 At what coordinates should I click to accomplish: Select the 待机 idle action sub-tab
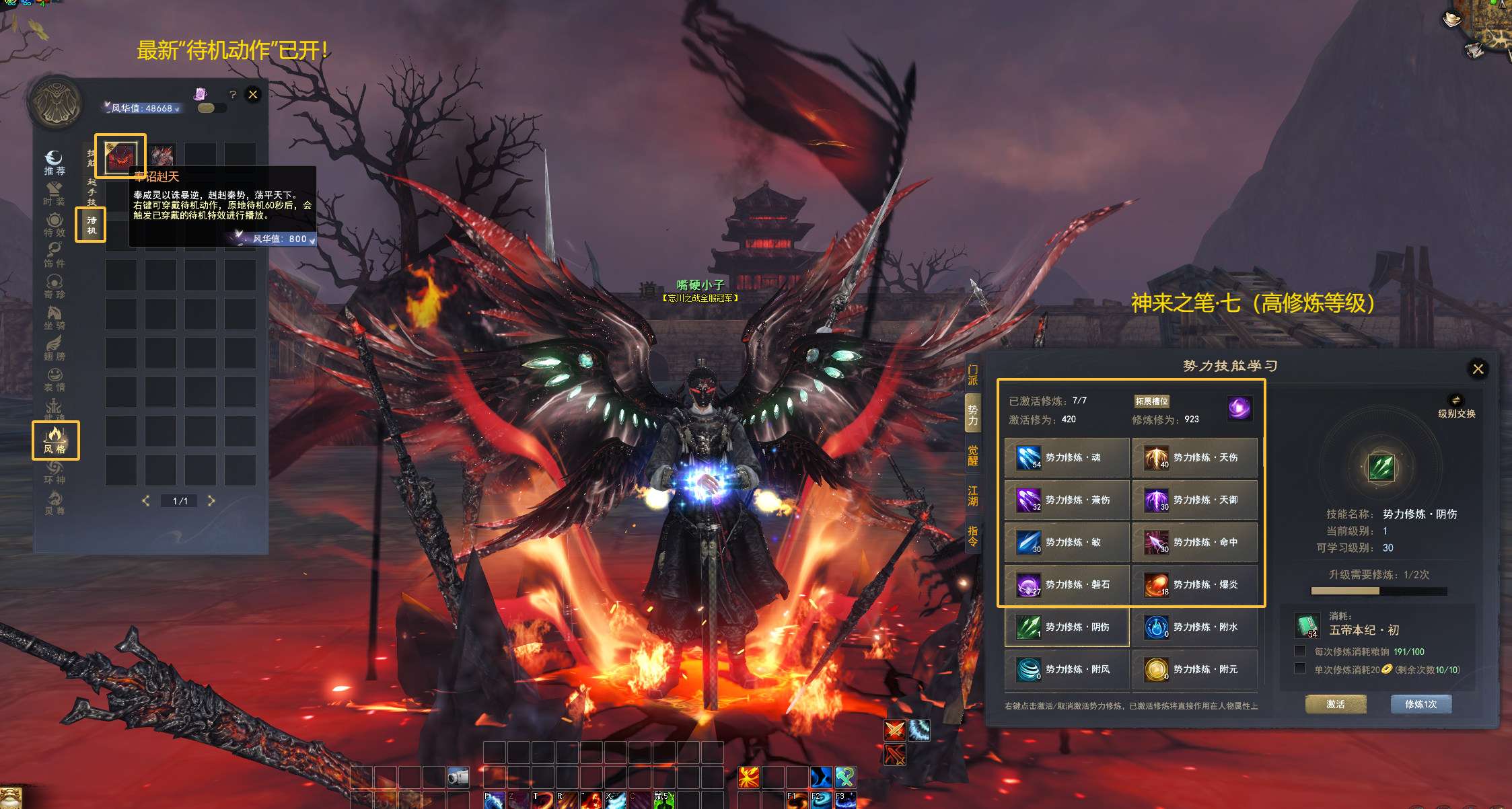click(x=91, y=225)
